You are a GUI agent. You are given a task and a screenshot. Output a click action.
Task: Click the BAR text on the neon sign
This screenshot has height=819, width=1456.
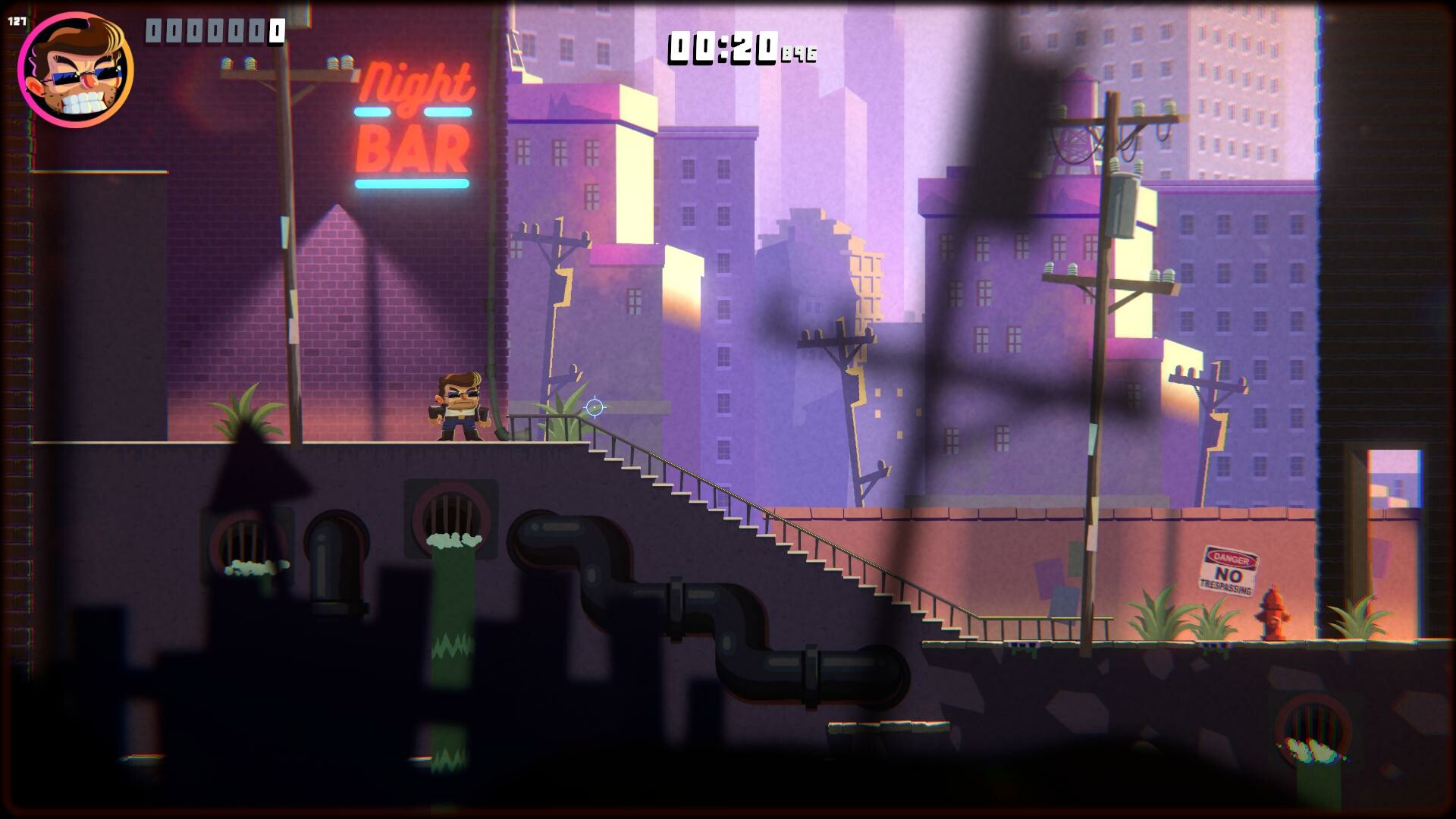coord(413,149)
